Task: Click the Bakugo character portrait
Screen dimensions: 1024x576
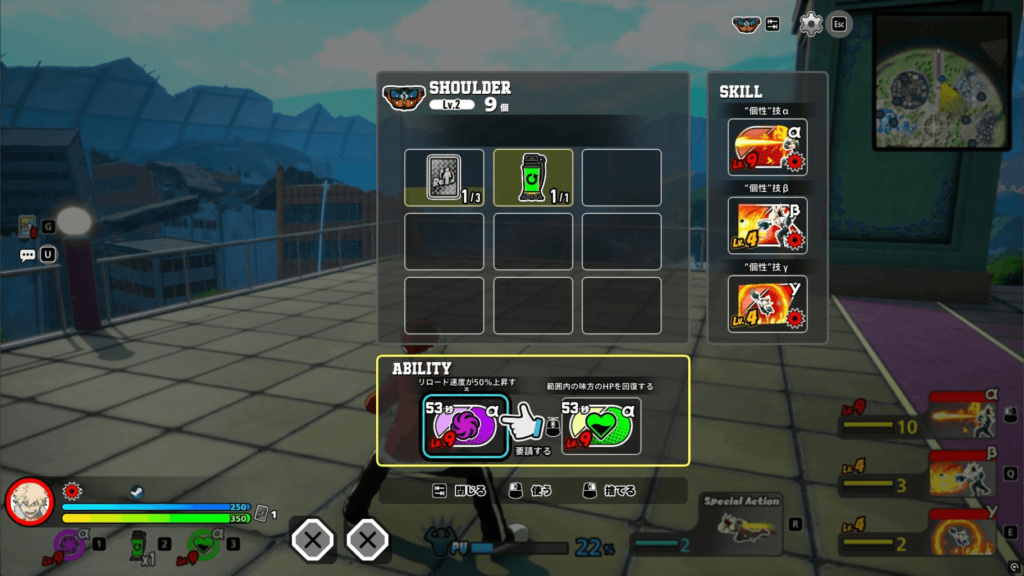Action: point(30,502)
